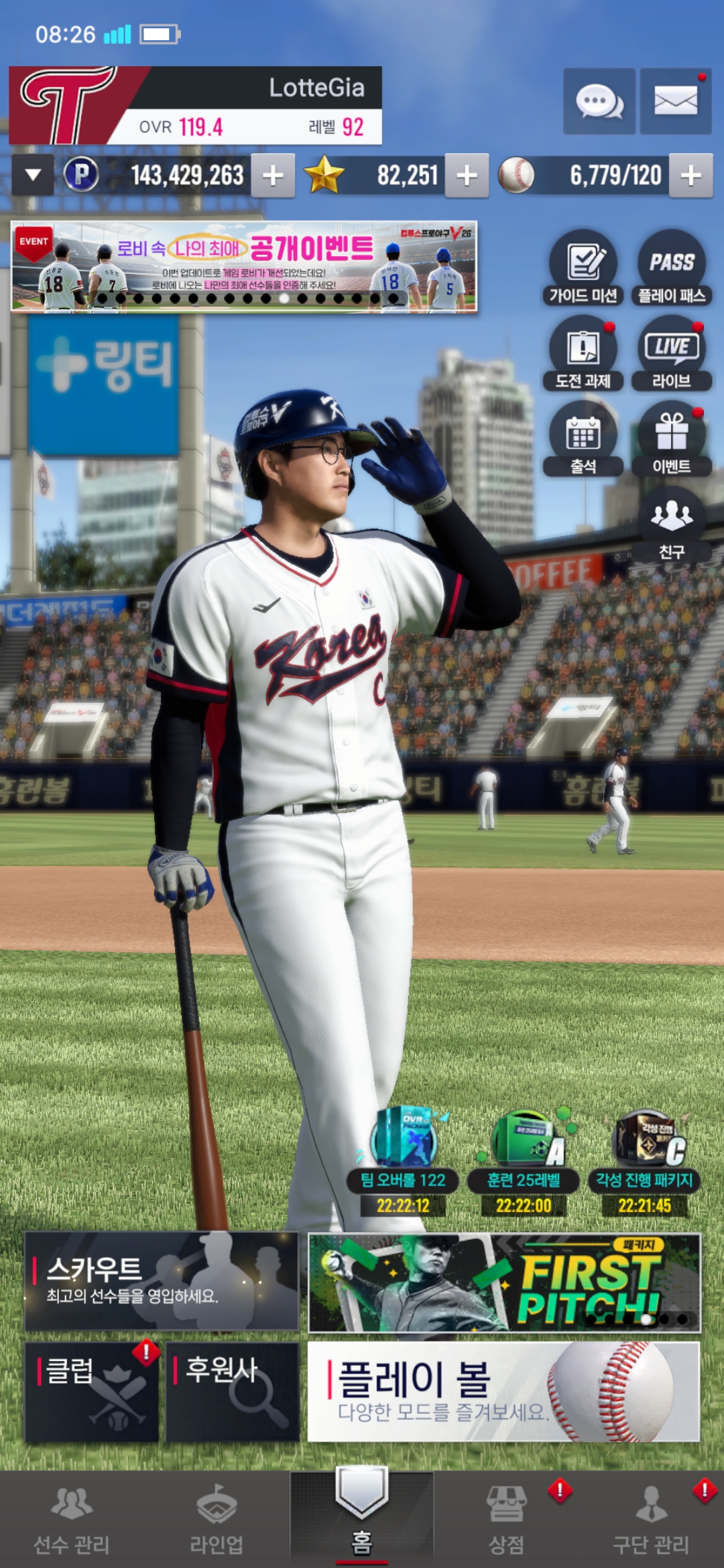
Task: Open the 스카우트 scout panel
Action: (x=162, y=1281)
